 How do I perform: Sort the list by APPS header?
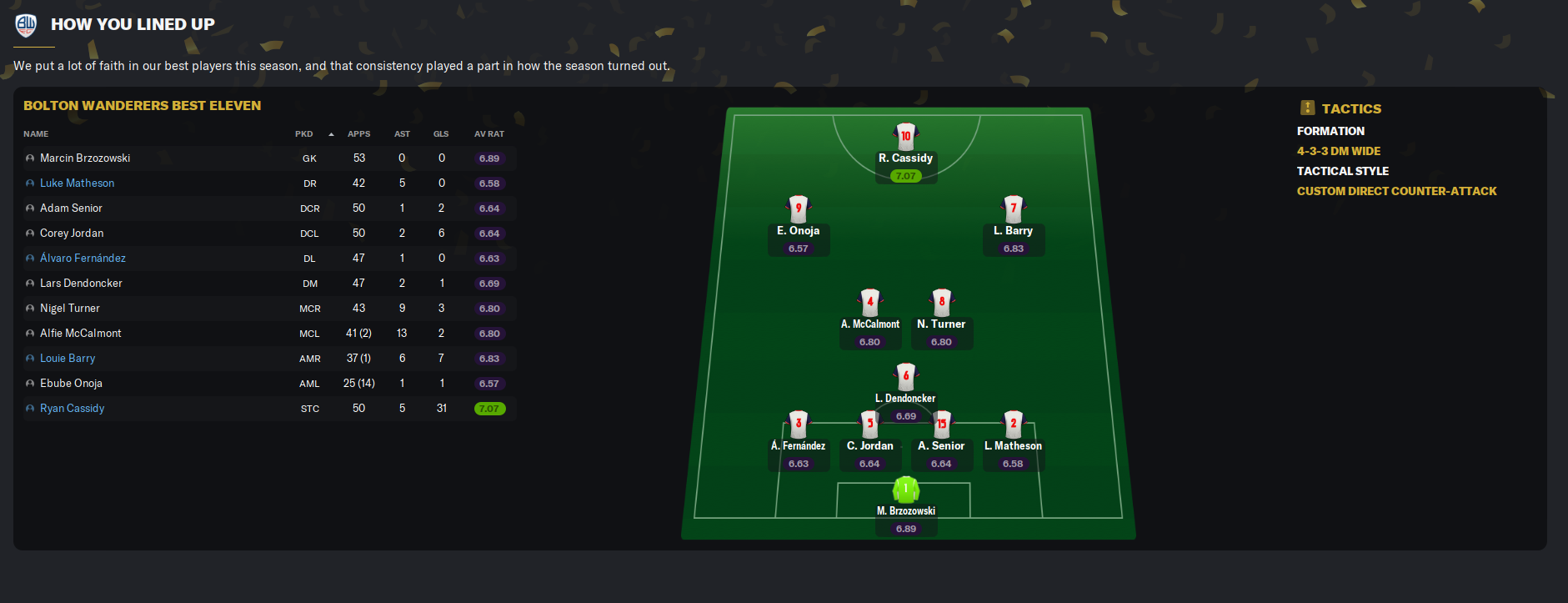(358, 134)
